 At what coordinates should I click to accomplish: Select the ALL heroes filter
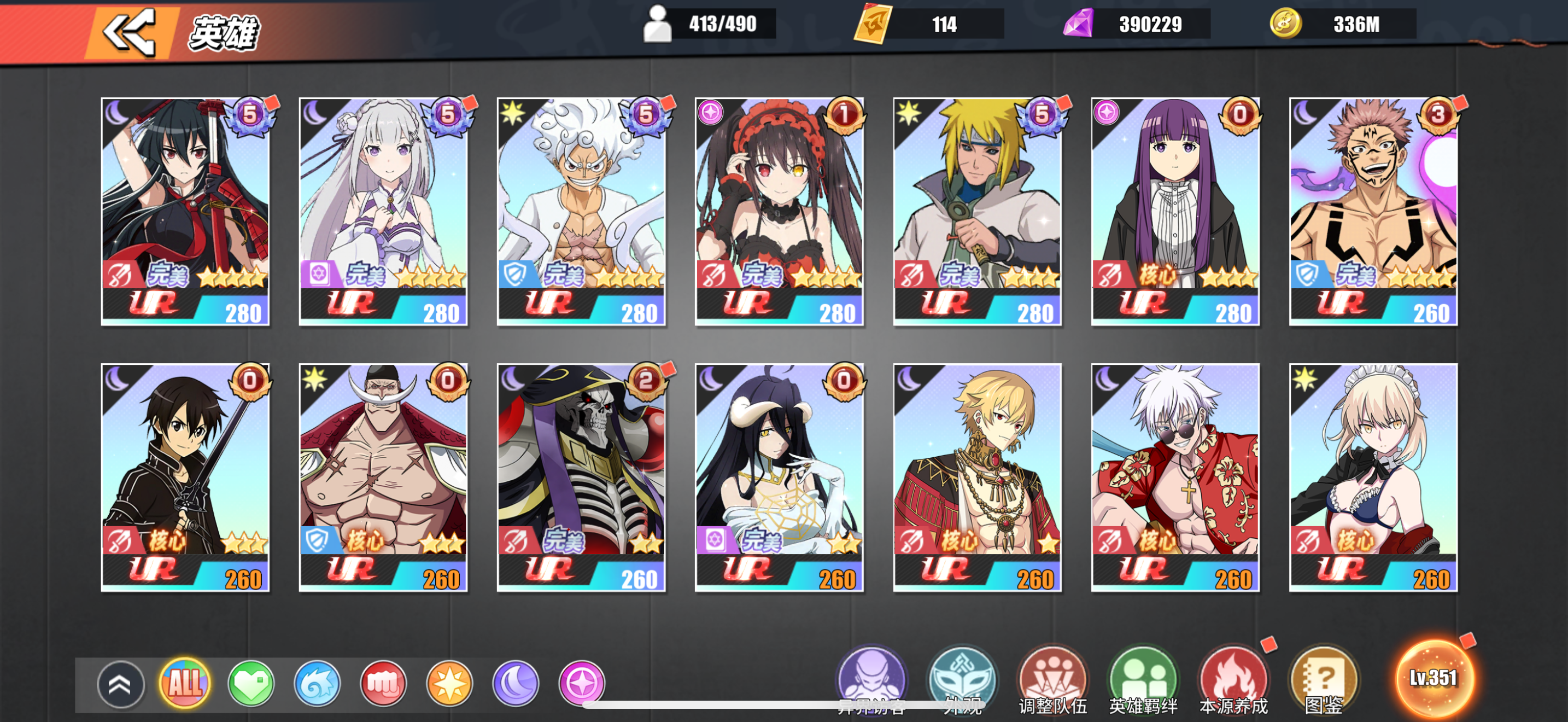coord(184,683)
